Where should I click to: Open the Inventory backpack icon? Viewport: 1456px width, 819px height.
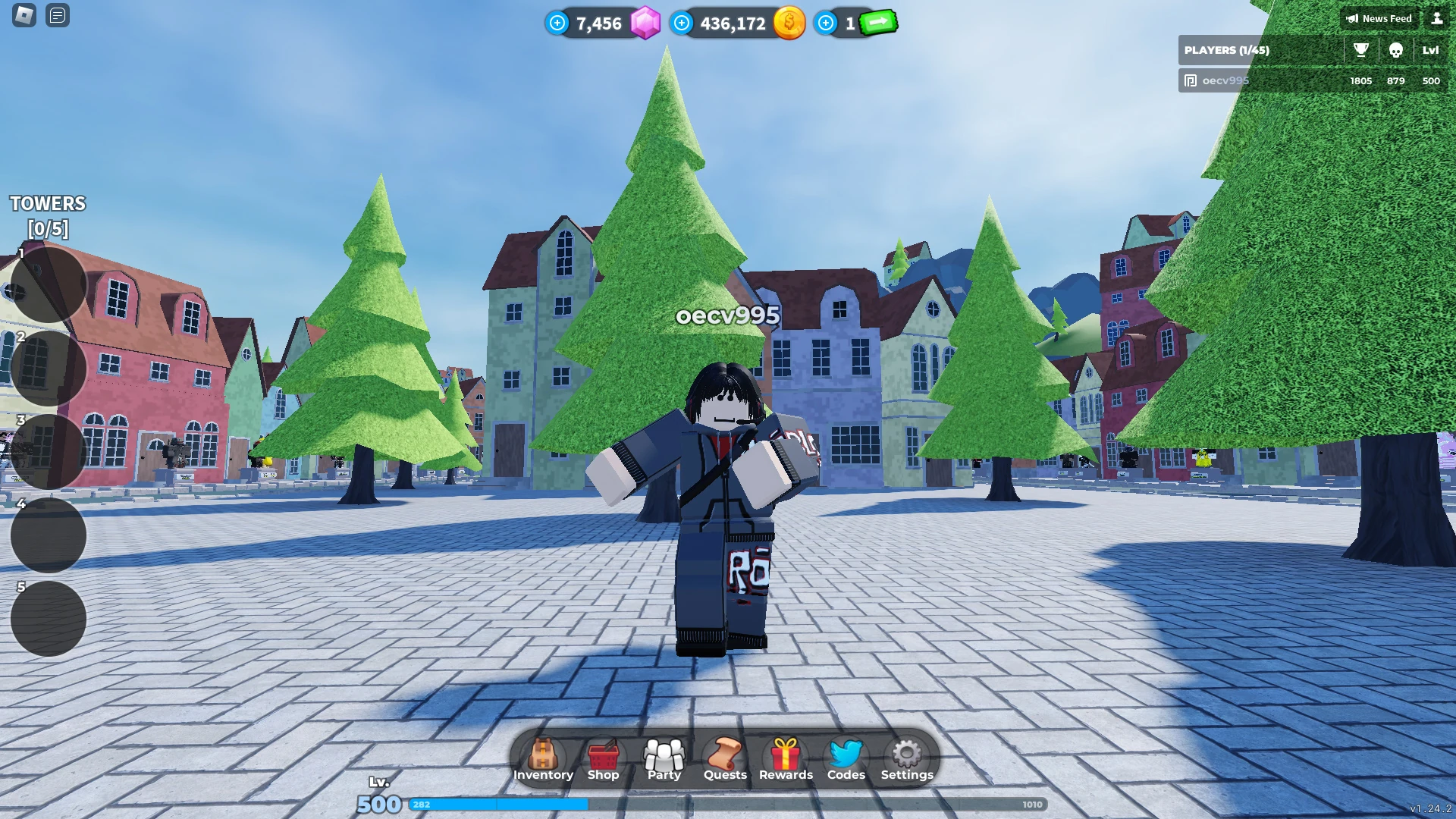point(543,757)
